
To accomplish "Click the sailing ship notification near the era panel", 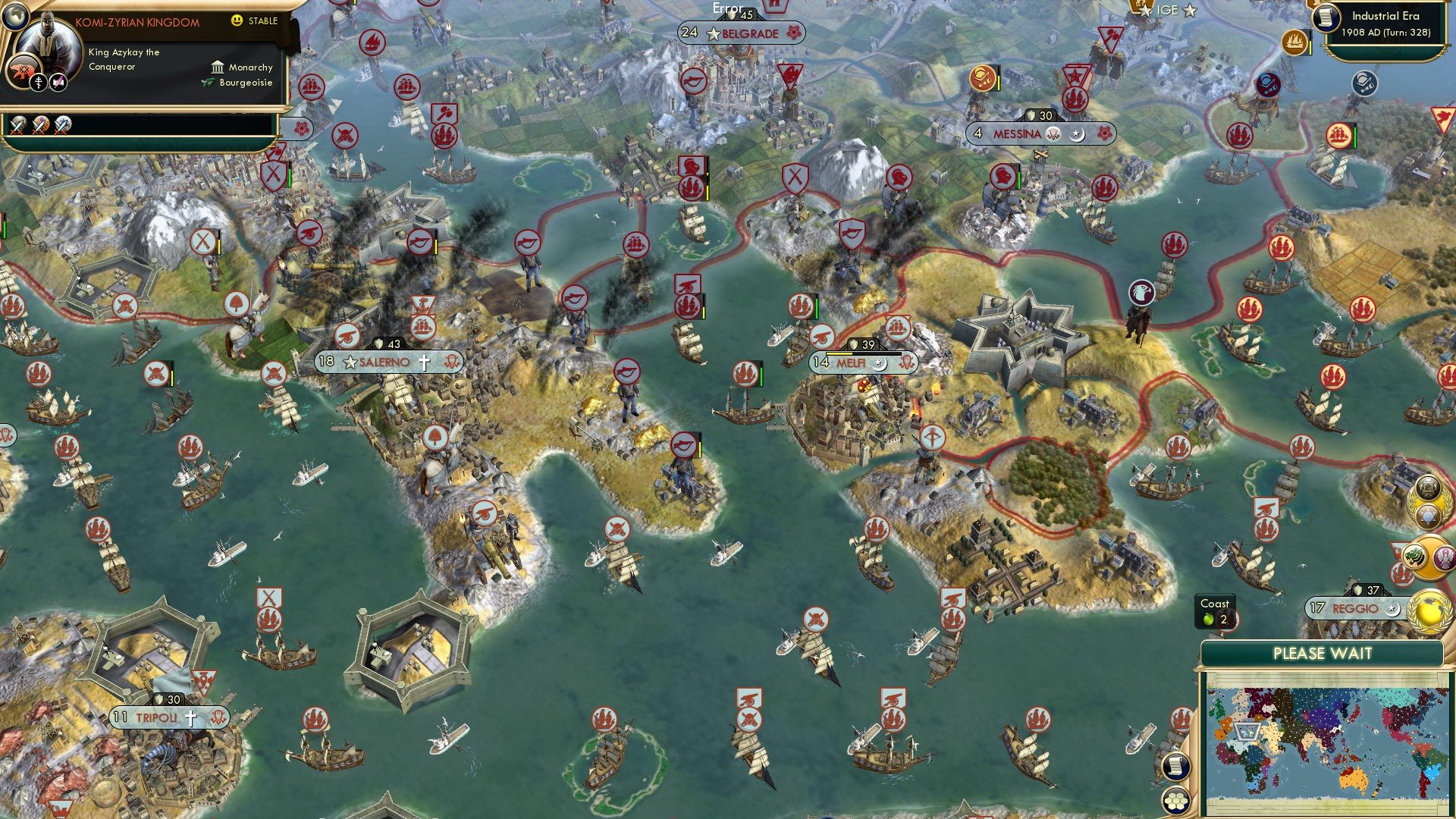I will [x=1295, y=44].
